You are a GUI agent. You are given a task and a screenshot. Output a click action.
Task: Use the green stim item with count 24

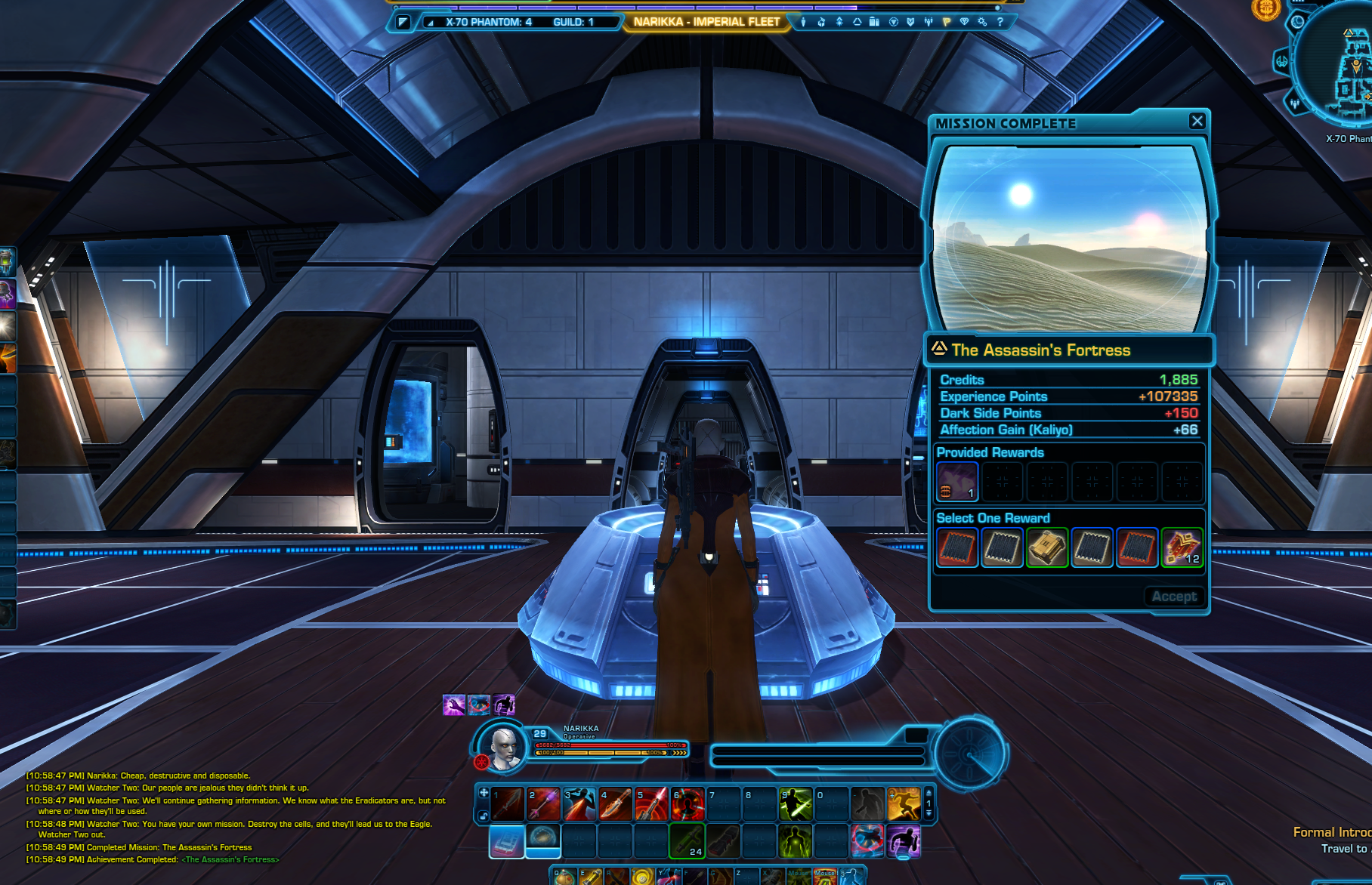[687, 840]
